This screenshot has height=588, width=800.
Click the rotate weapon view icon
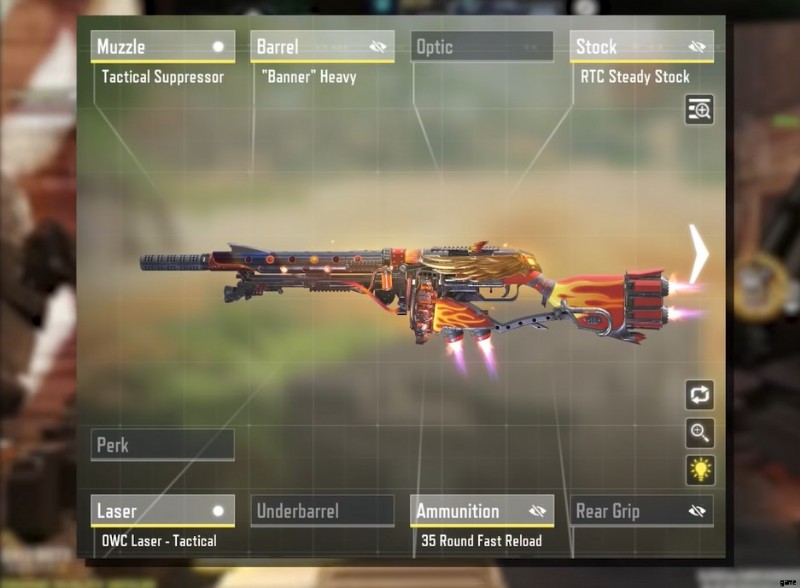[x=699, y=395]
